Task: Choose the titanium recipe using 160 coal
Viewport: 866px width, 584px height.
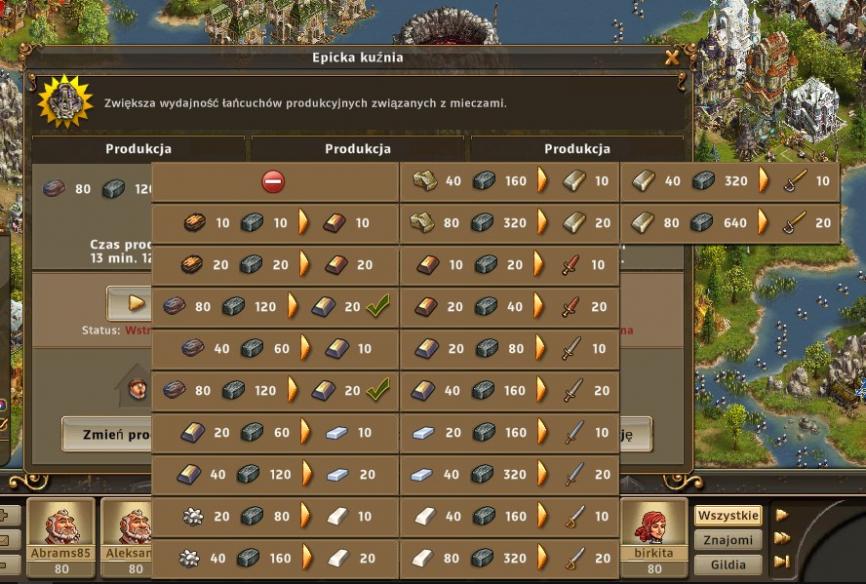Action: 274,558
